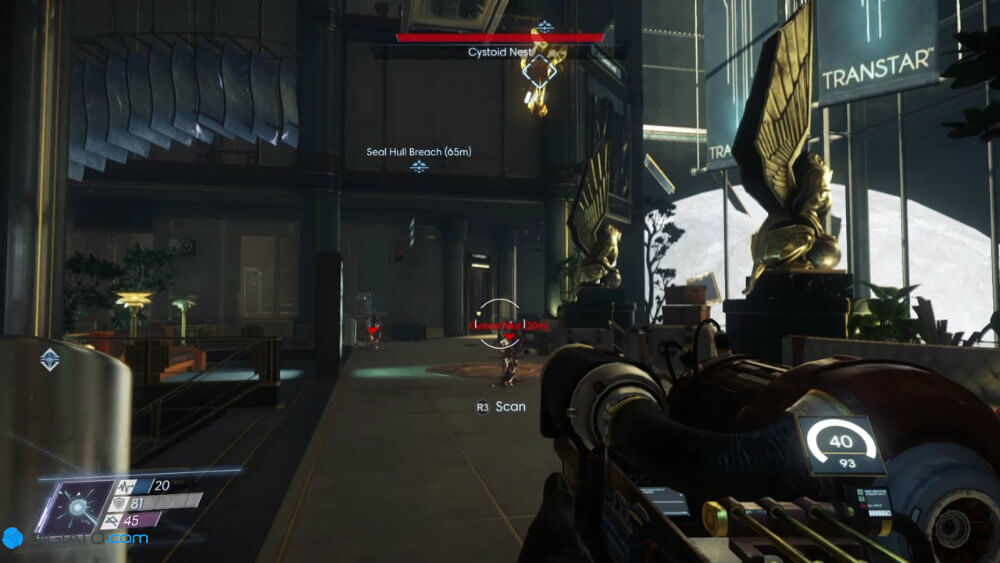Select the red Cystoid Nest target label
This screenshot has height=563, width=1000.
coord(497,326)
